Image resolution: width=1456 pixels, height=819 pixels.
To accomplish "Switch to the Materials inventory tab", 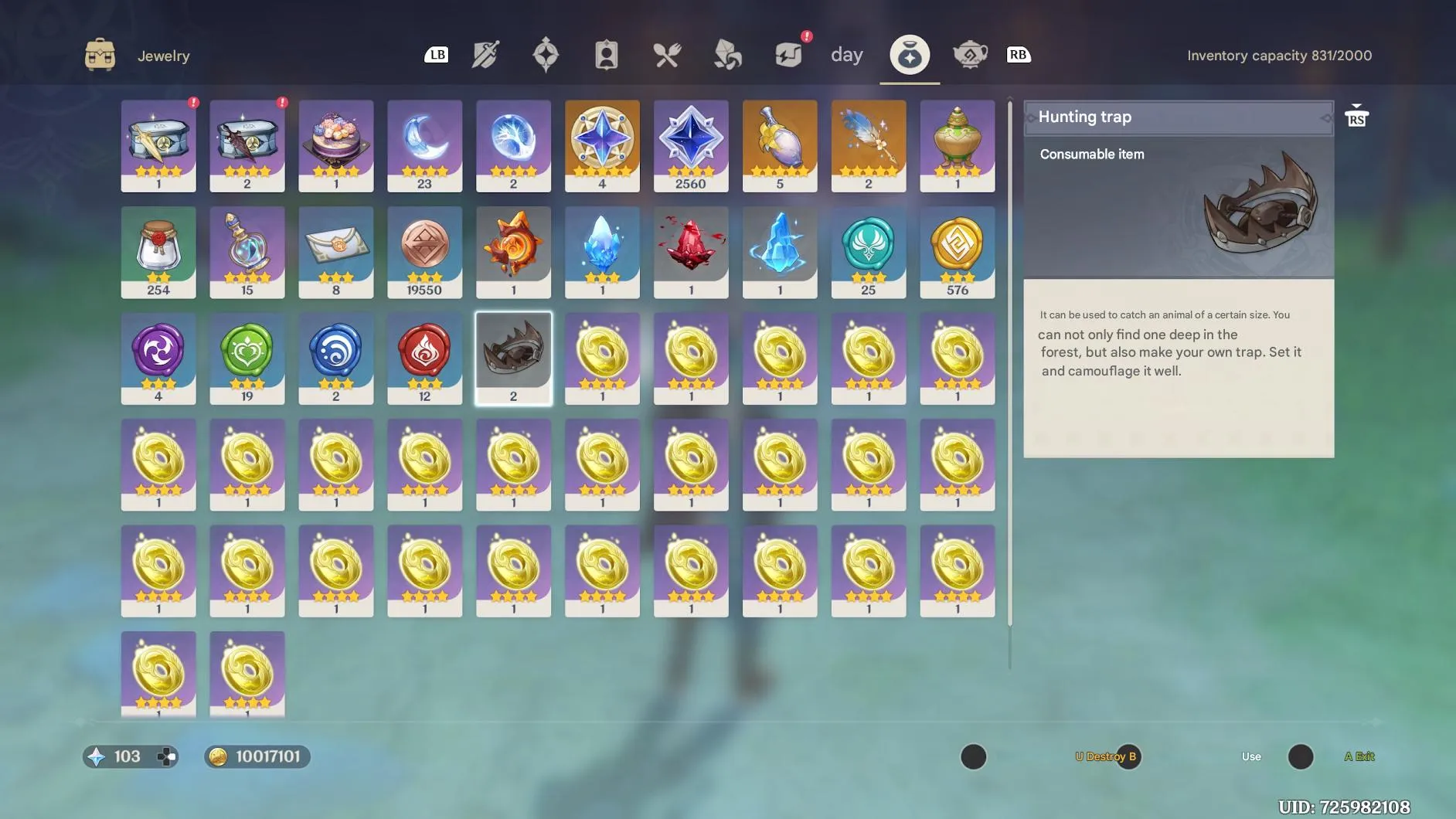I will [x=726, y=54].
